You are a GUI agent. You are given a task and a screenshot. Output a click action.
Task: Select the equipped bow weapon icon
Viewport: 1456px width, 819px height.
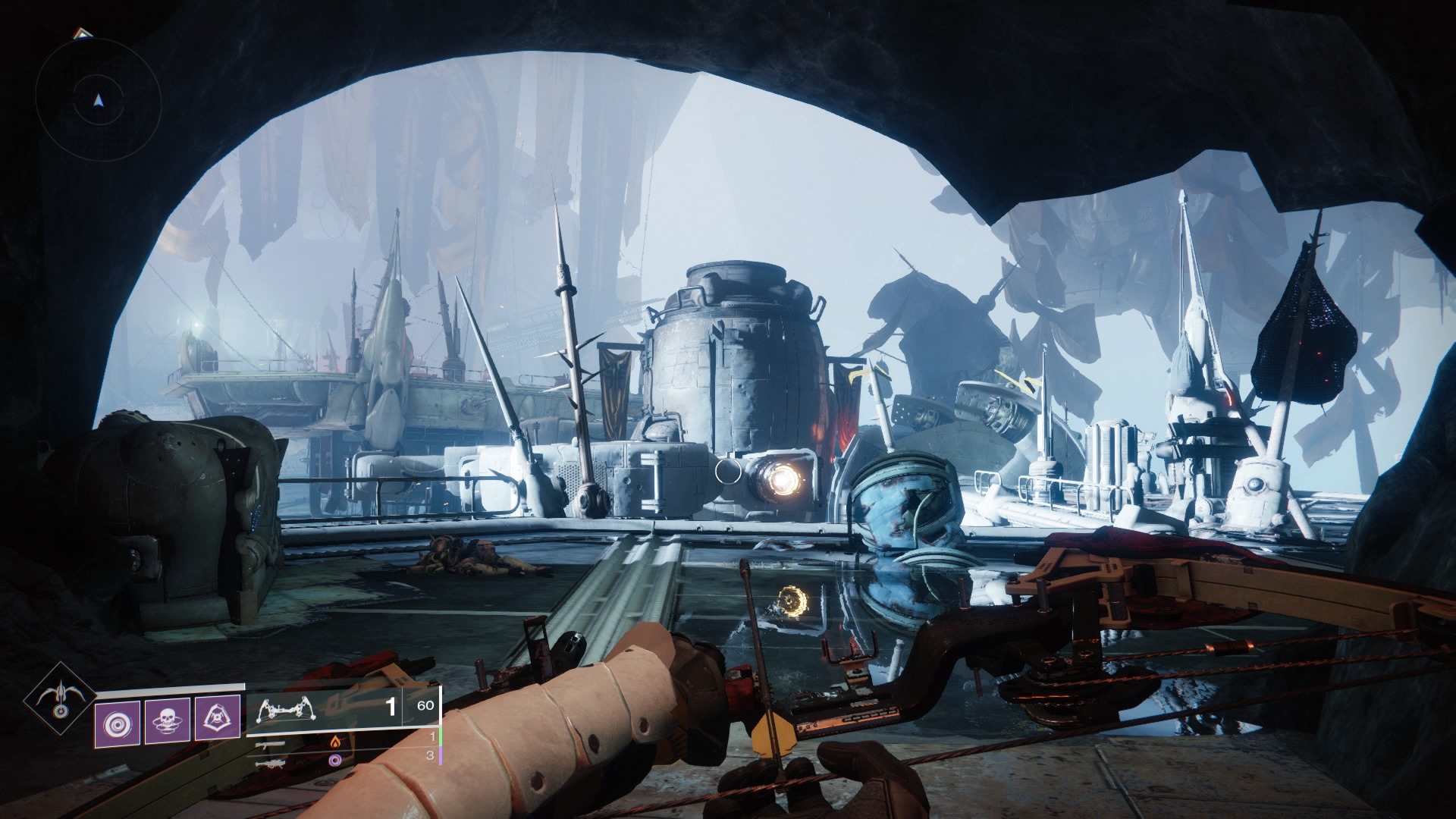287,708
